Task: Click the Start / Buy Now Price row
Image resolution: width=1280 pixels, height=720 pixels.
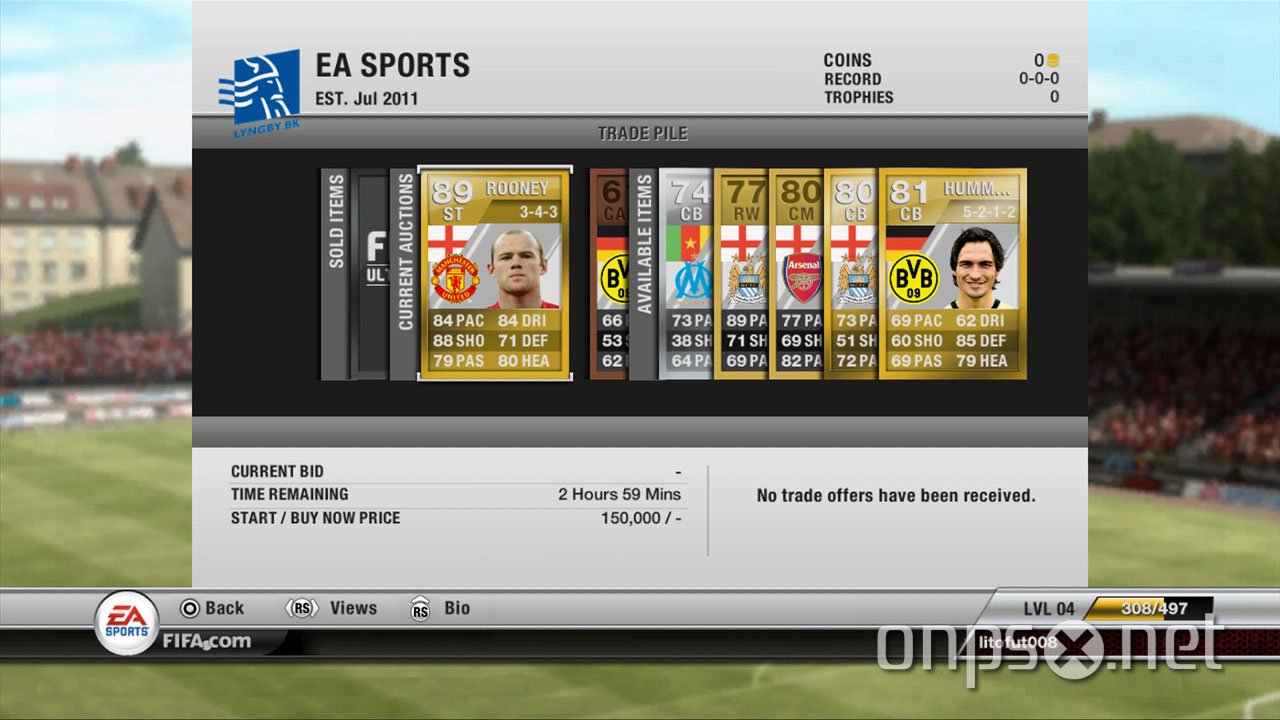Action: pos(455,518)
